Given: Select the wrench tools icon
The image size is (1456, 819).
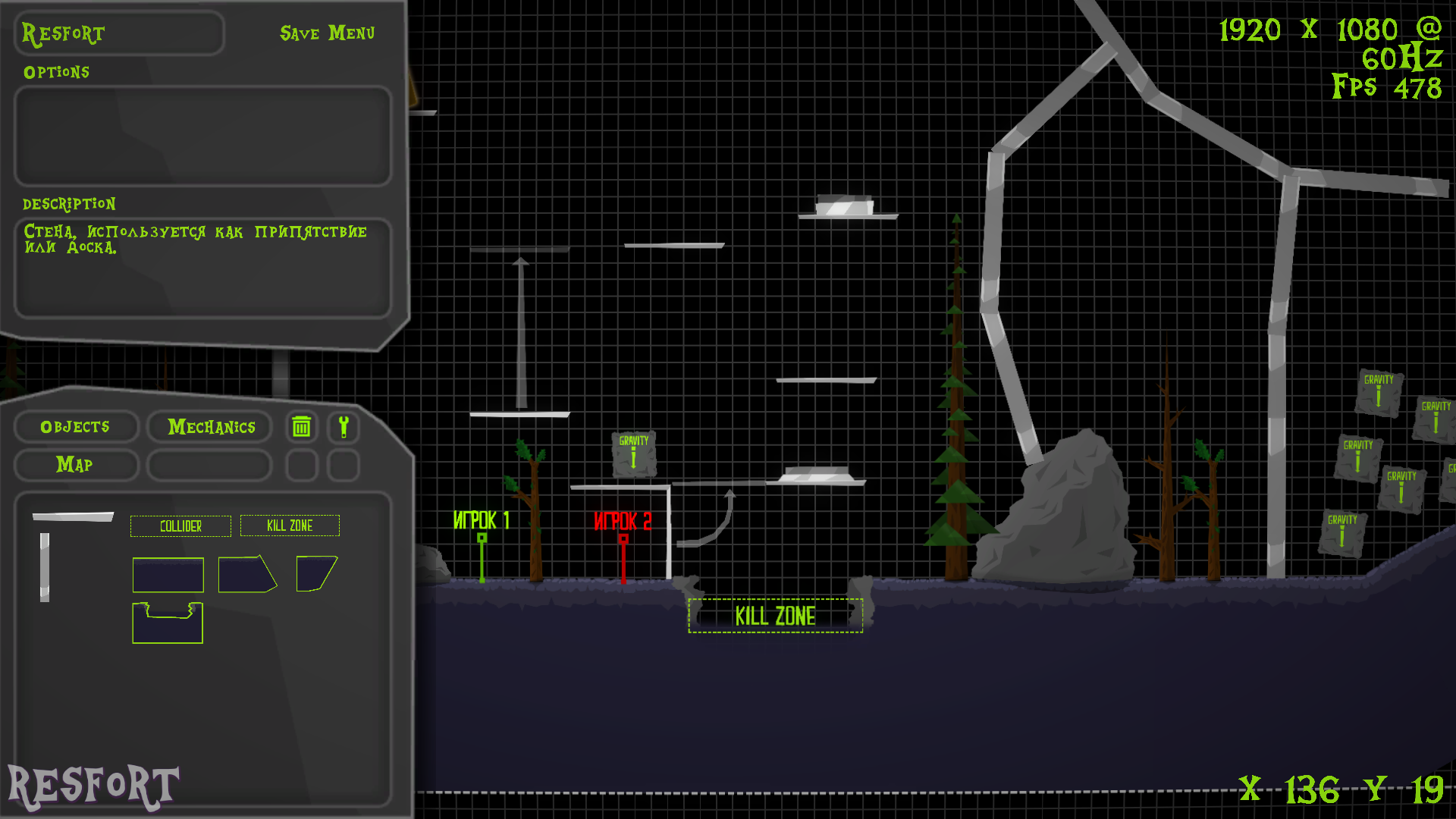Looking at the screenshot, I should pos(344,427).
